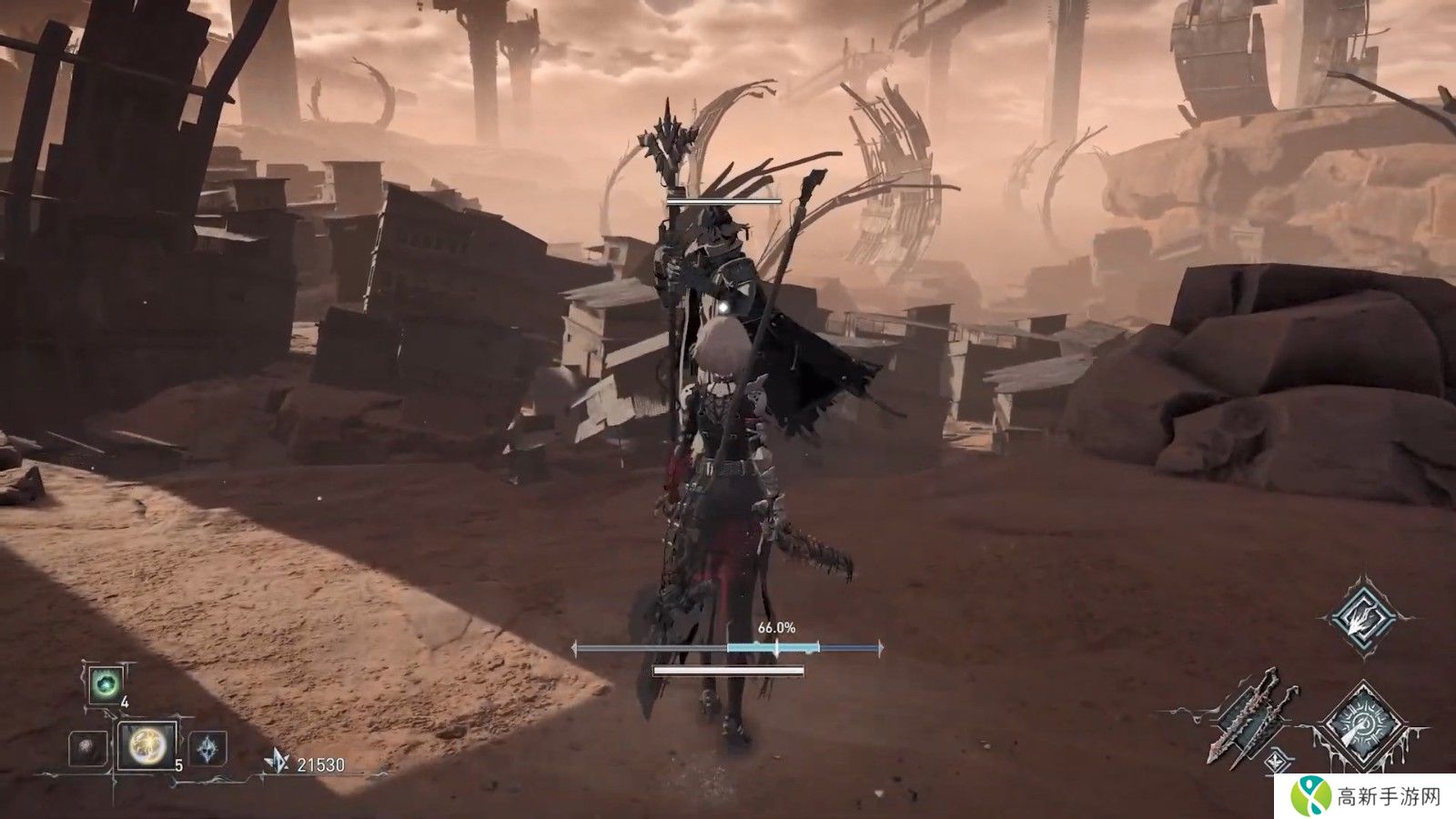Trigger the sunburst emblem skill diamond
The width and height of the screenshot is (1456, 819).
(1362, 725)
